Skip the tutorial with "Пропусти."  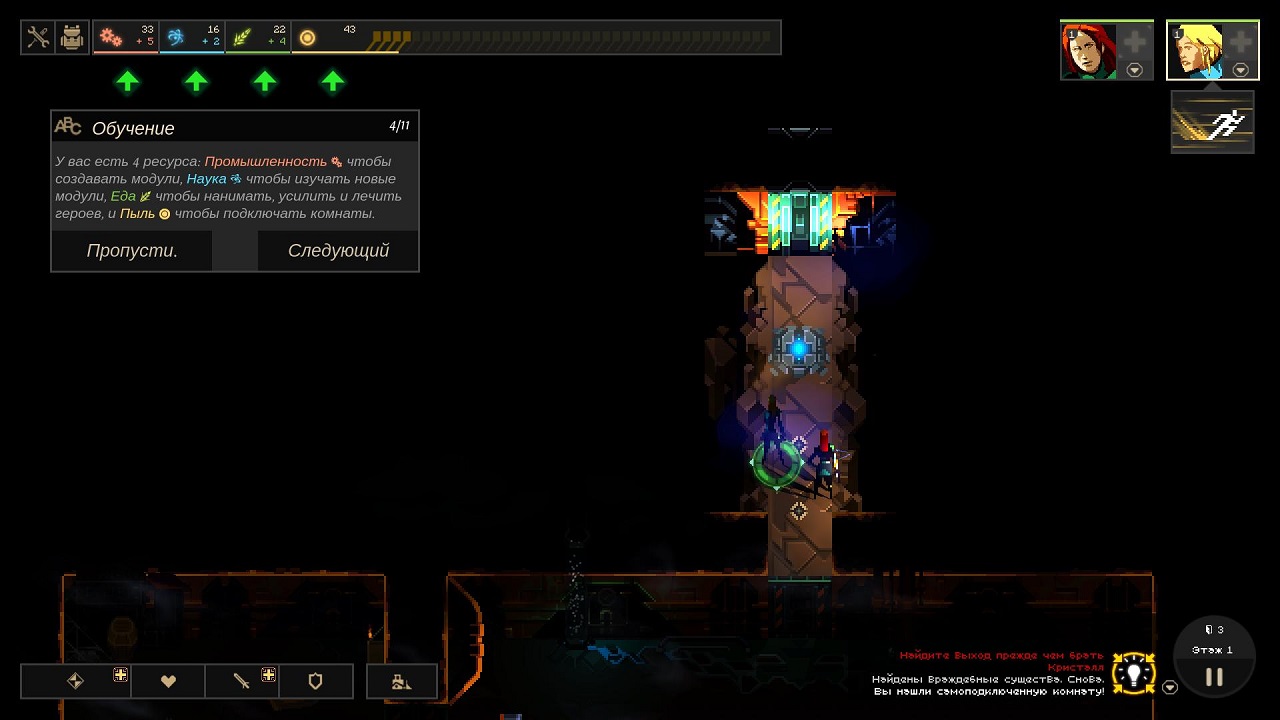(x=132, y=251)
